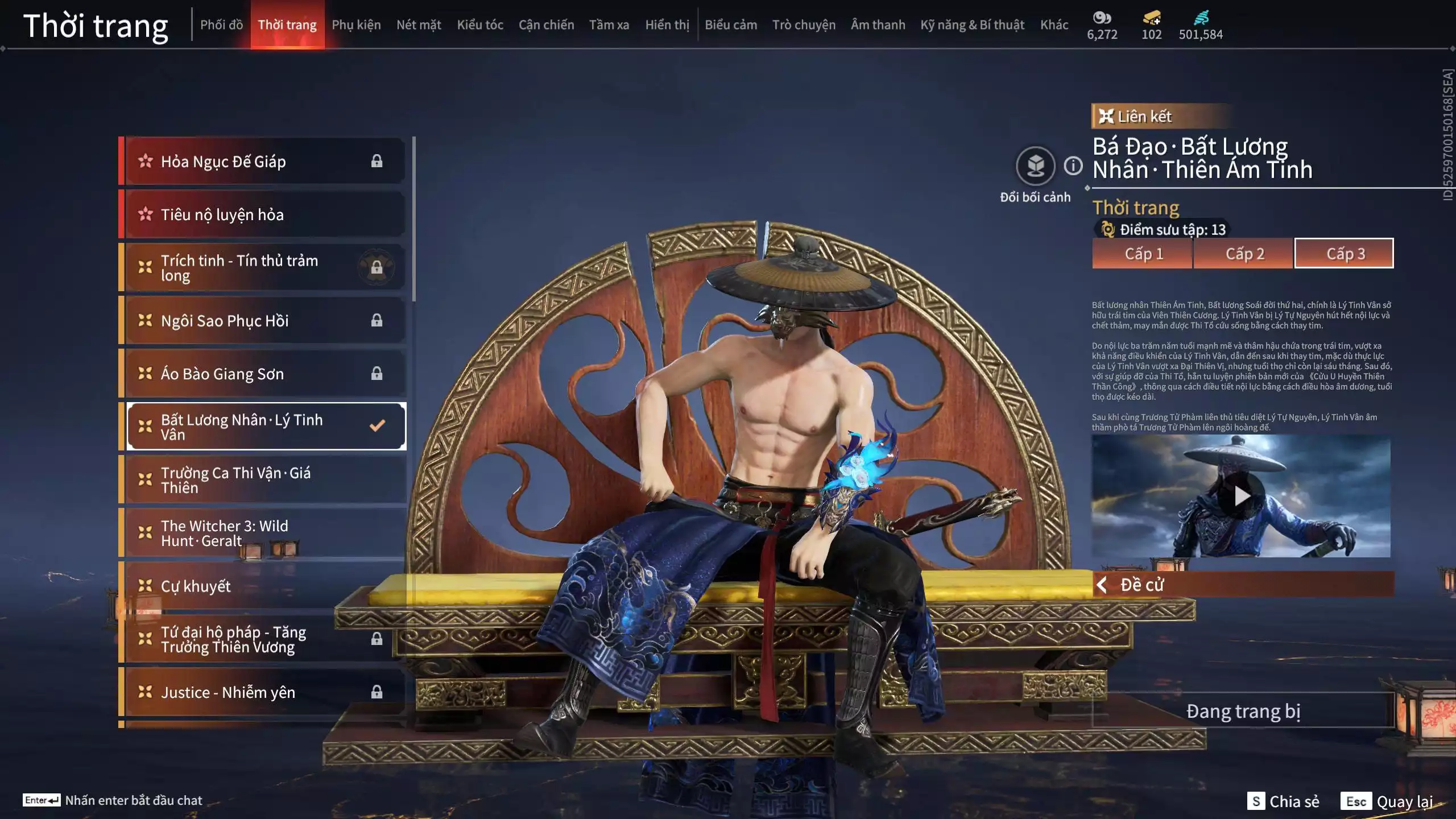
Task: Open the info icon beside outfit name
Action: 1073,166
